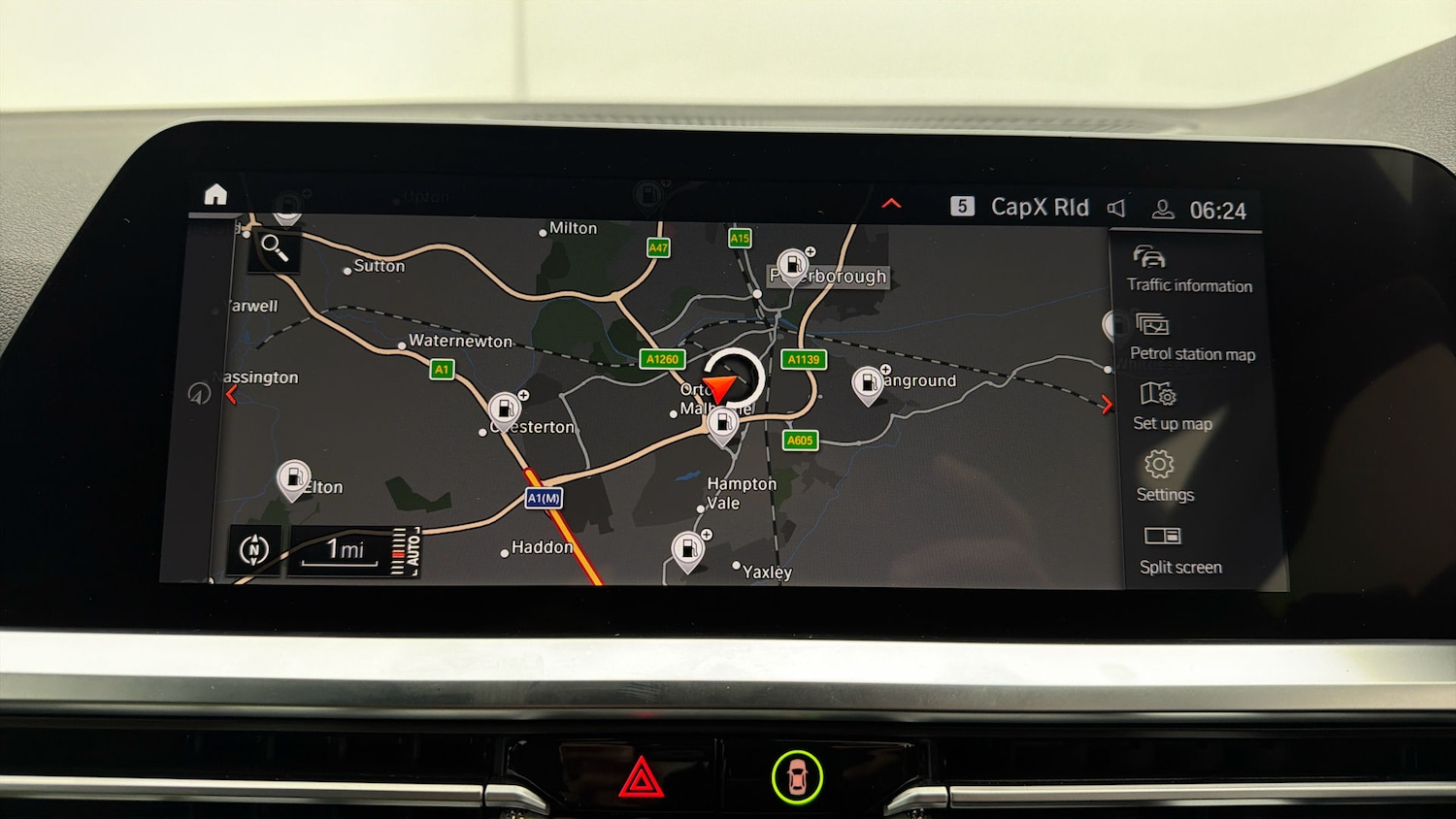Expand the top menu with the red up chevron
This screenshot has width=1456, height=819.
tap(891, 203)
